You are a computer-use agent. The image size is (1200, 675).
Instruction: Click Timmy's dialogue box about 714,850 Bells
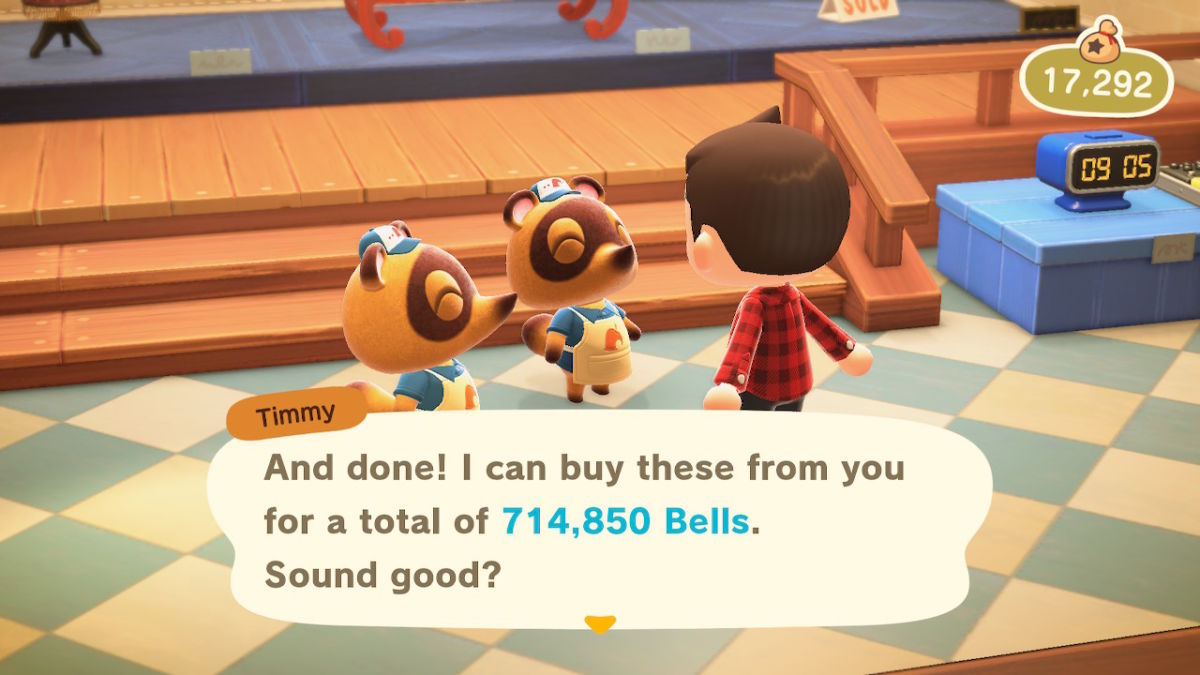point(598,521)
